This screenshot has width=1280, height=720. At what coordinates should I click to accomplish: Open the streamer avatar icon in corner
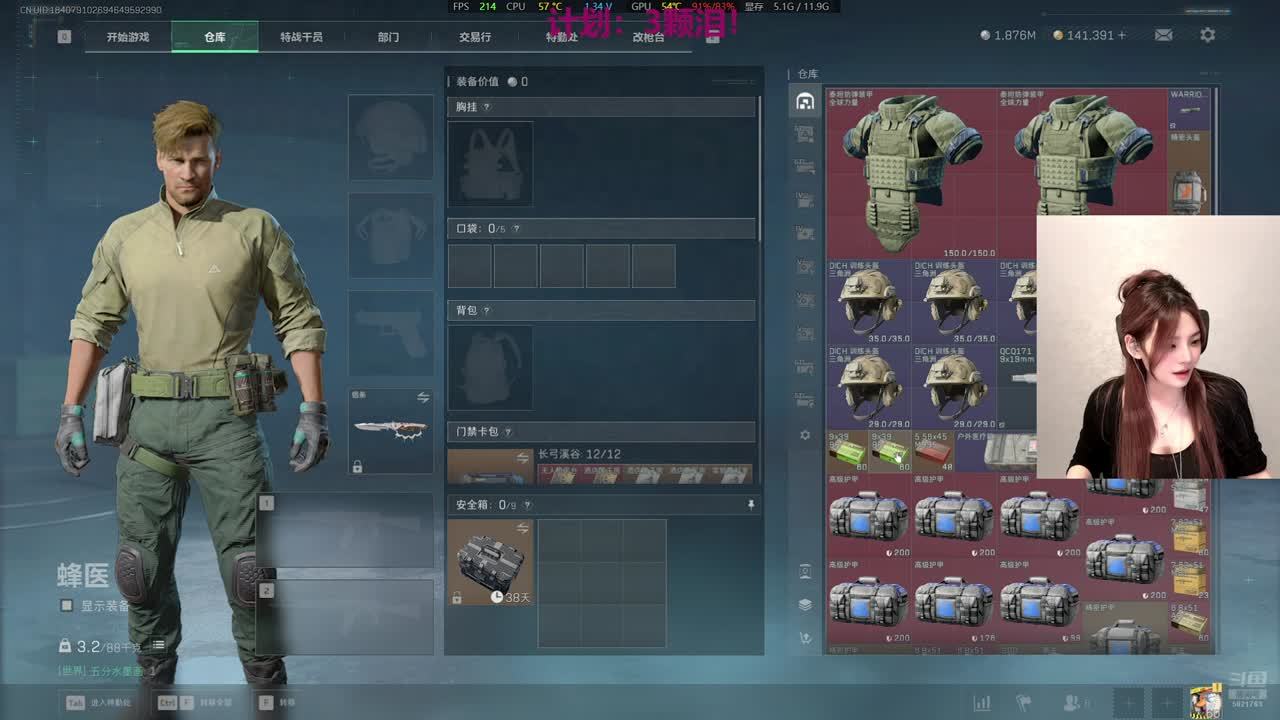click(x=1205, y=702)
